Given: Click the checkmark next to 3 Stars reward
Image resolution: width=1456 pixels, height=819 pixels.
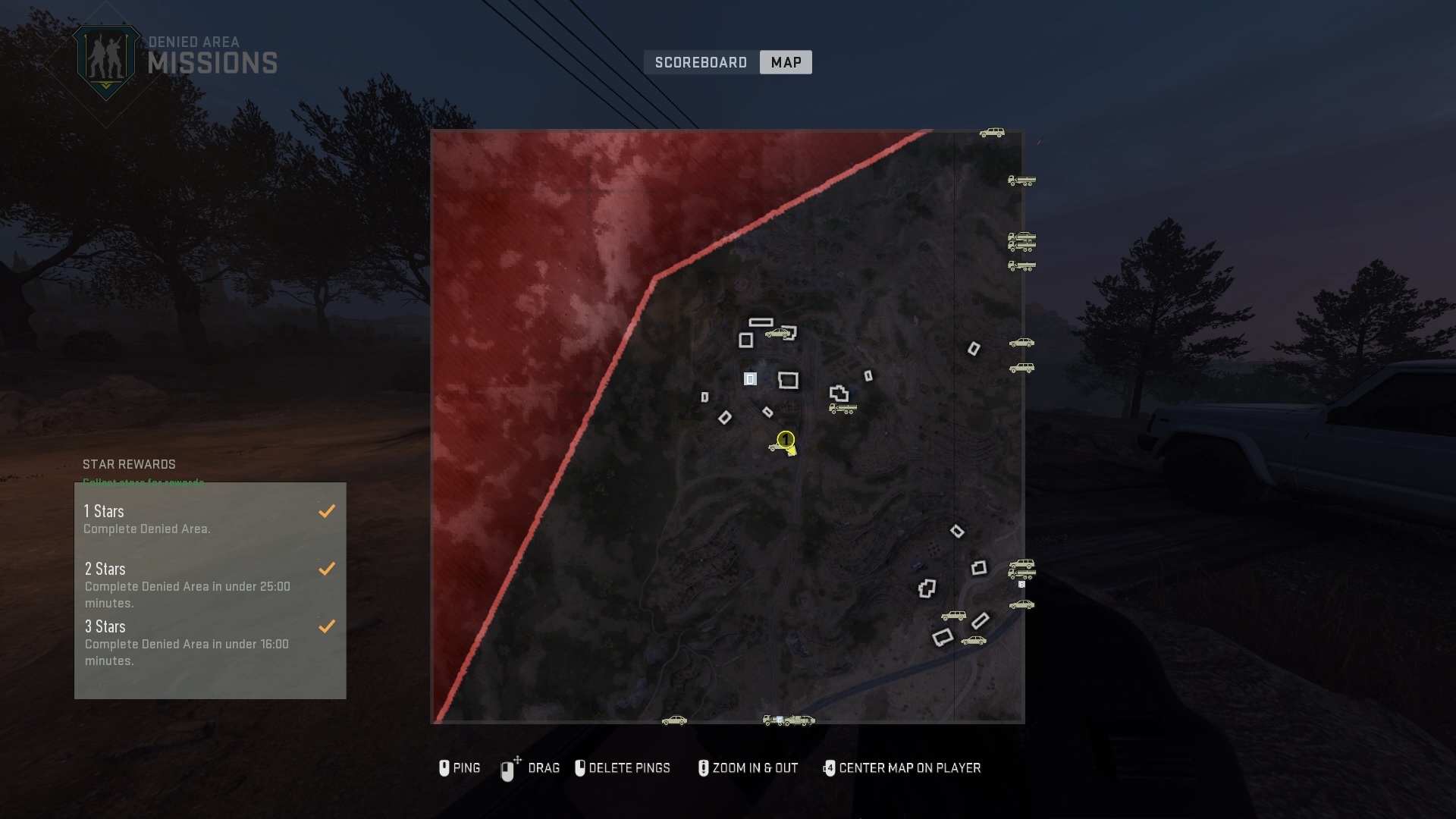Looking at the screenshot, I should coord(328,626).
